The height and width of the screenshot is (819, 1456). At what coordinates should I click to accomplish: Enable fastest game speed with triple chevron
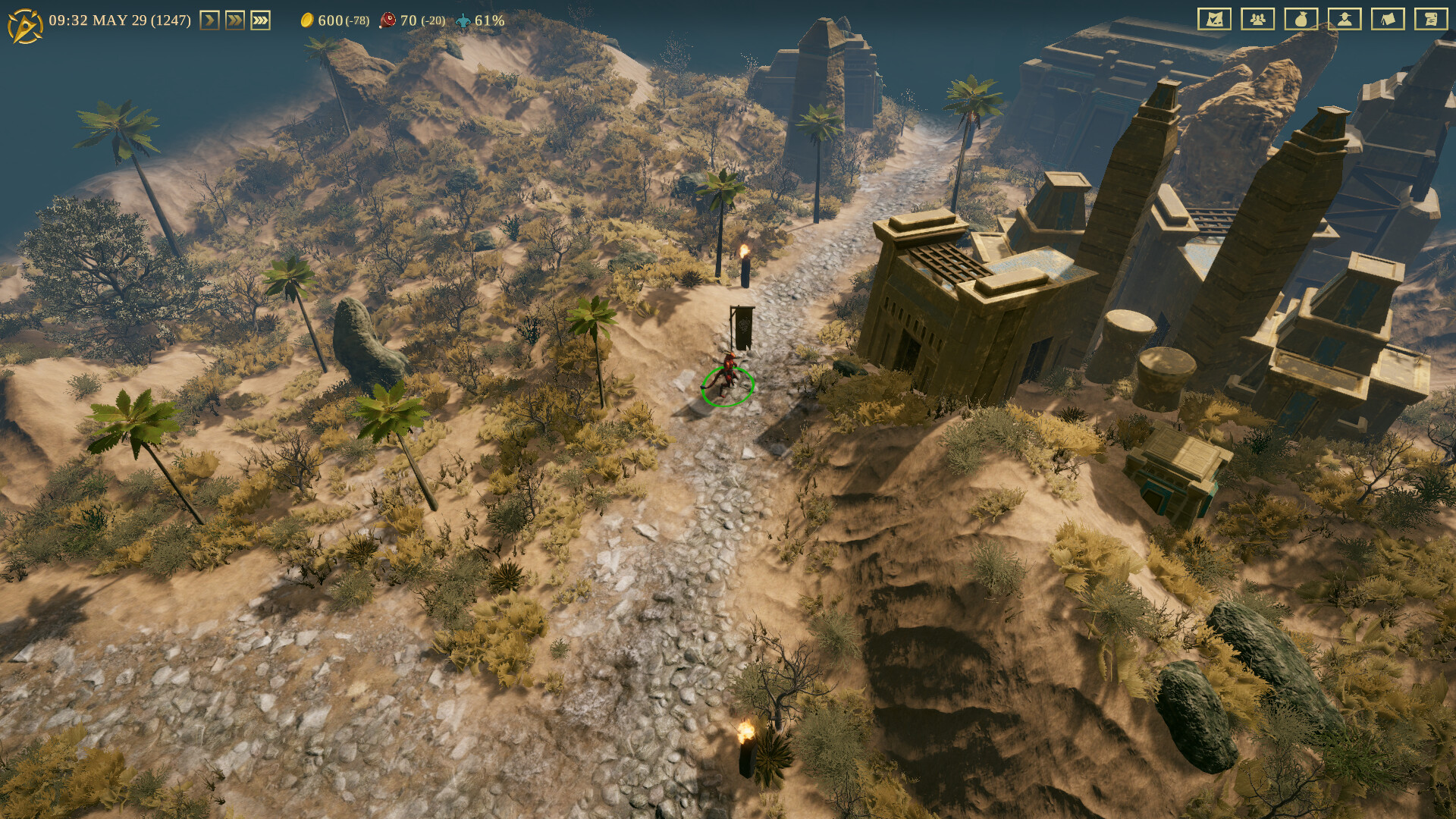pos(260,20)
